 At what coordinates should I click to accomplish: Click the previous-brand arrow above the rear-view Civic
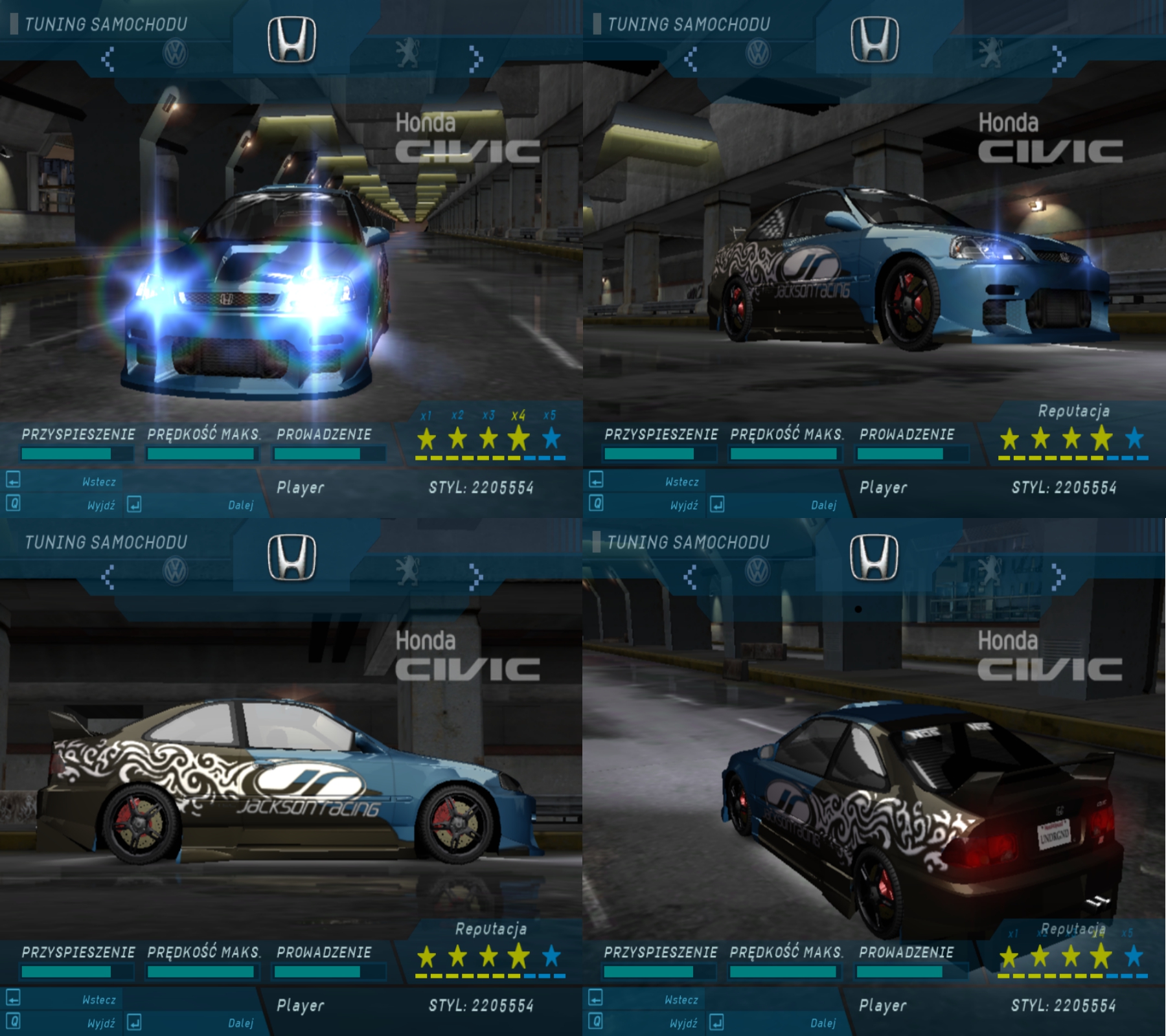pos(691,576)
